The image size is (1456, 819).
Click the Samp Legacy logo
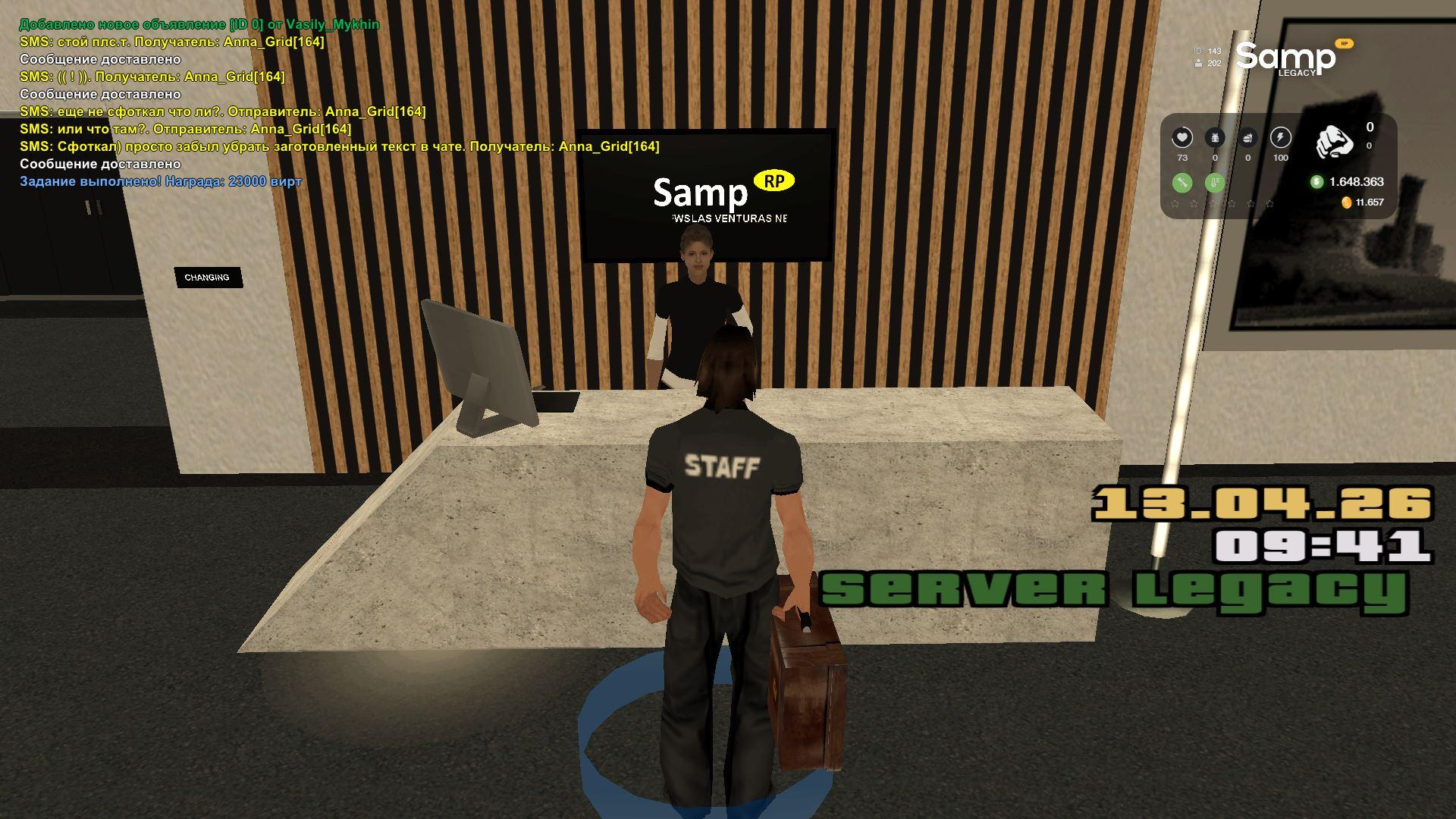pyautogui.click(x=1288, y=58)
